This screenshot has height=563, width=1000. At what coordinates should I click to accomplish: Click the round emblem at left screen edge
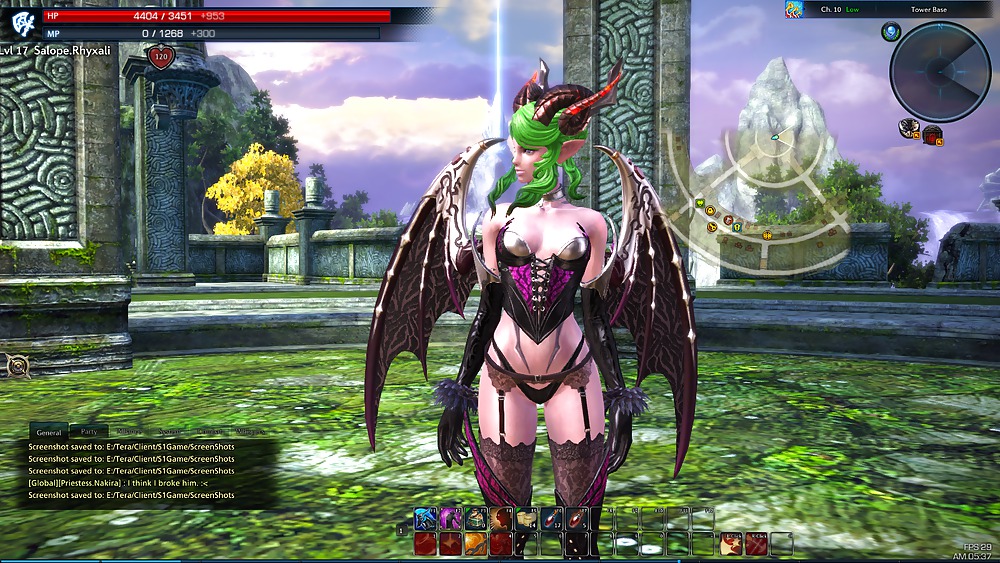click(x=15, y=366)
